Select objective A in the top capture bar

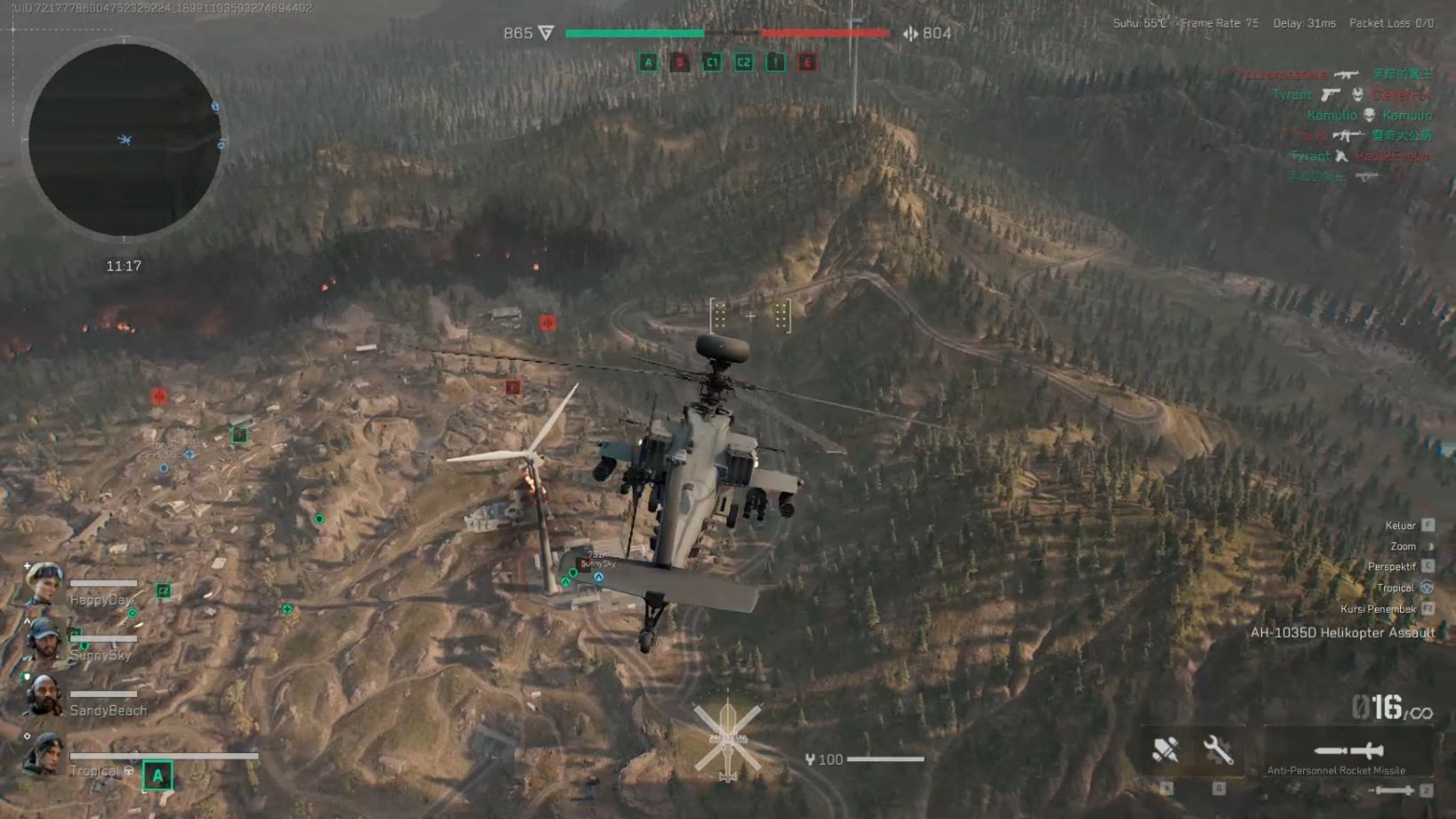[x=648, y=62]
